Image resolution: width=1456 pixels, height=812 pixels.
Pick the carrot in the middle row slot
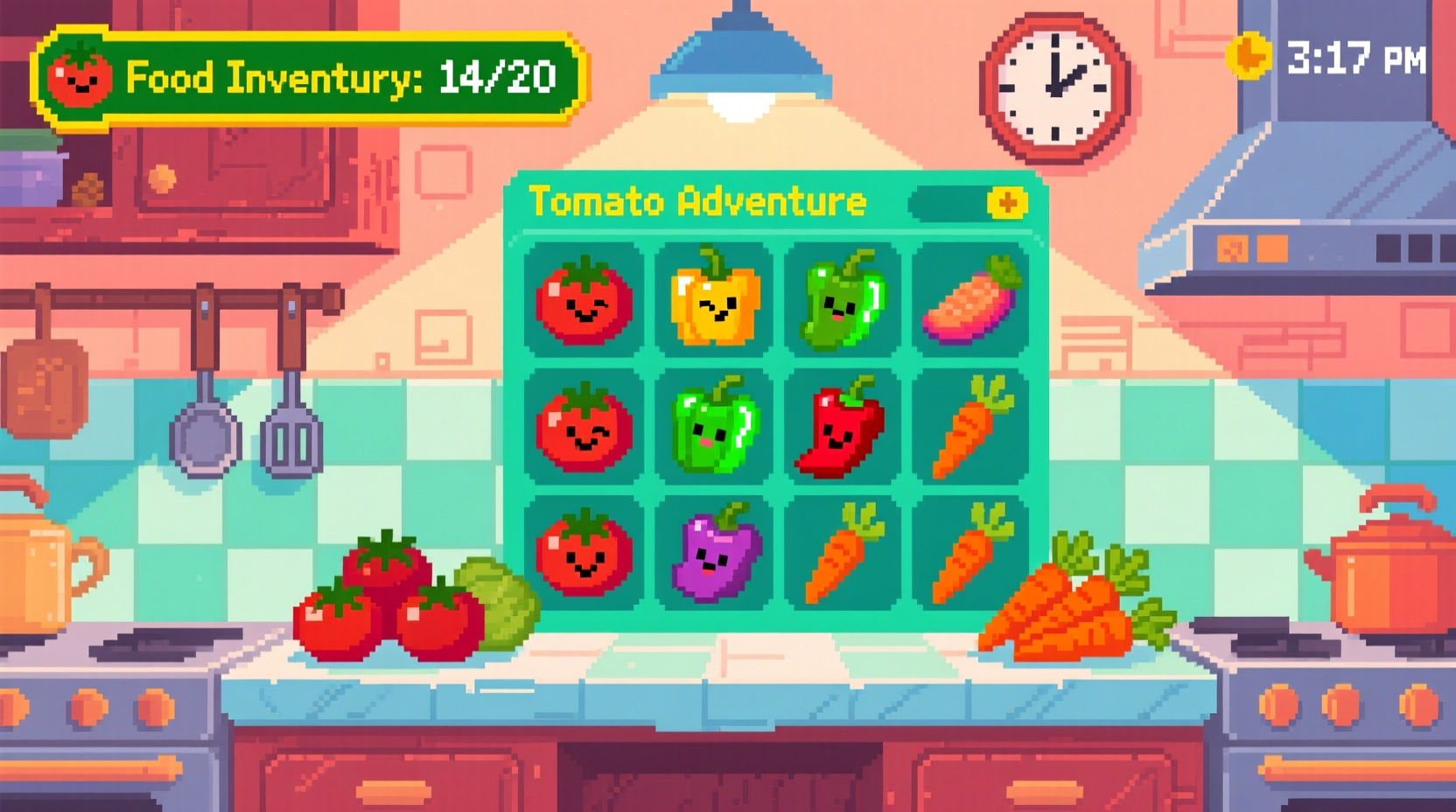click(x=971, y=427)
